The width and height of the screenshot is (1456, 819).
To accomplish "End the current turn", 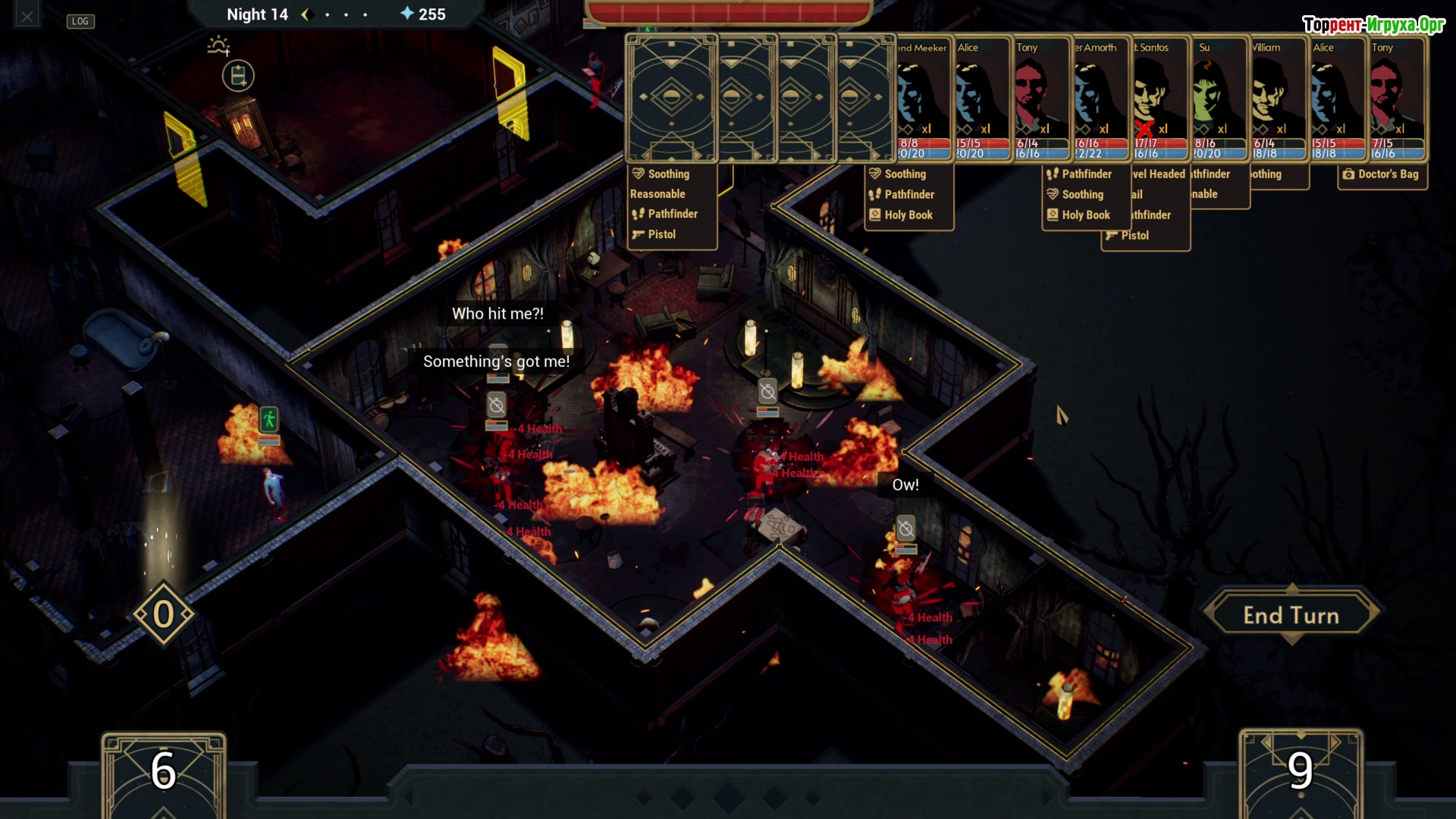I will pos(1291,615).
